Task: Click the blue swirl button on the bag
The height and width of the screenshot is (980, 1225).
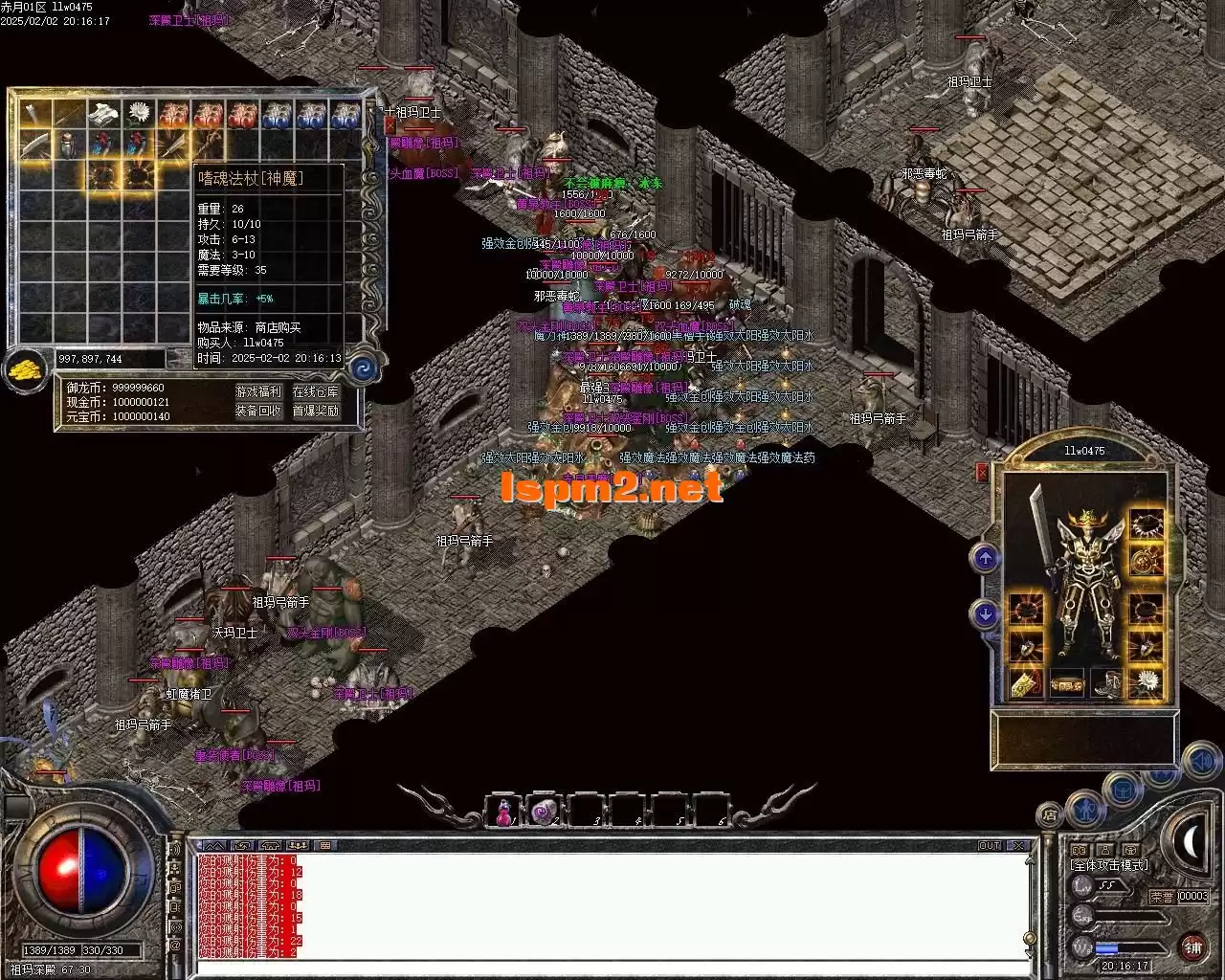Action: [x=364, y=368]
